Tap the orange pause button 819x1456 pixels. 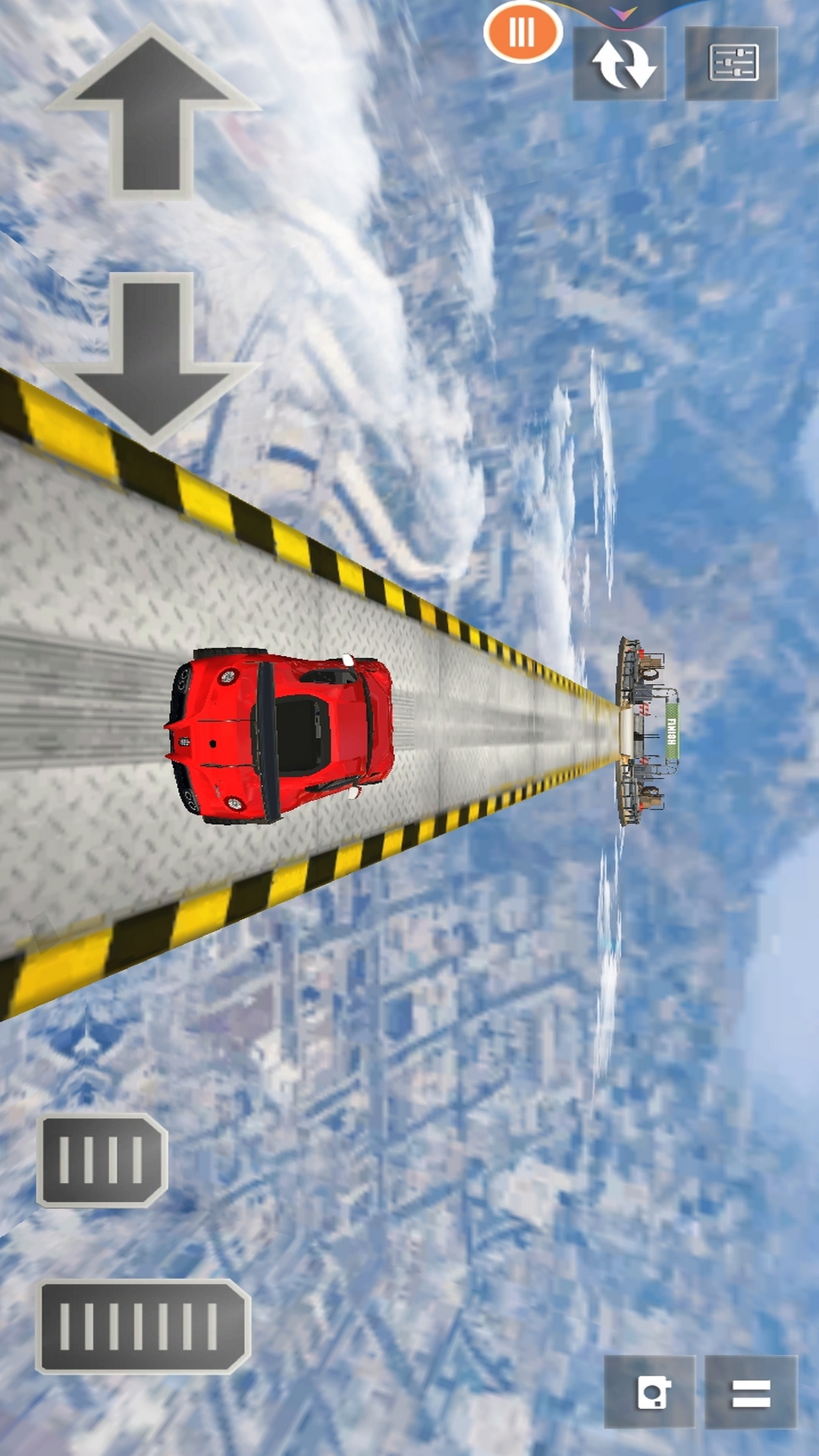[522, 33]
